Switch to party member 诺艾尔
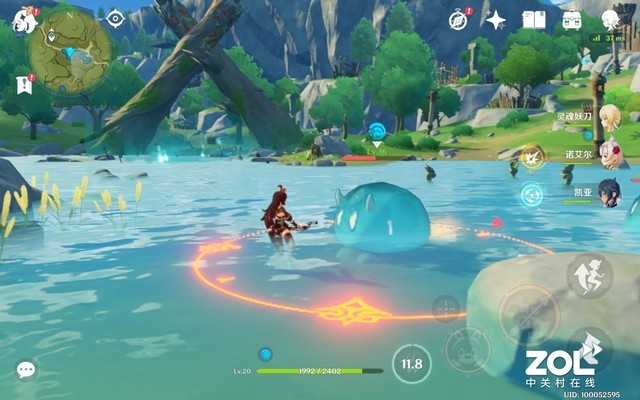 [x=608, y=155]
